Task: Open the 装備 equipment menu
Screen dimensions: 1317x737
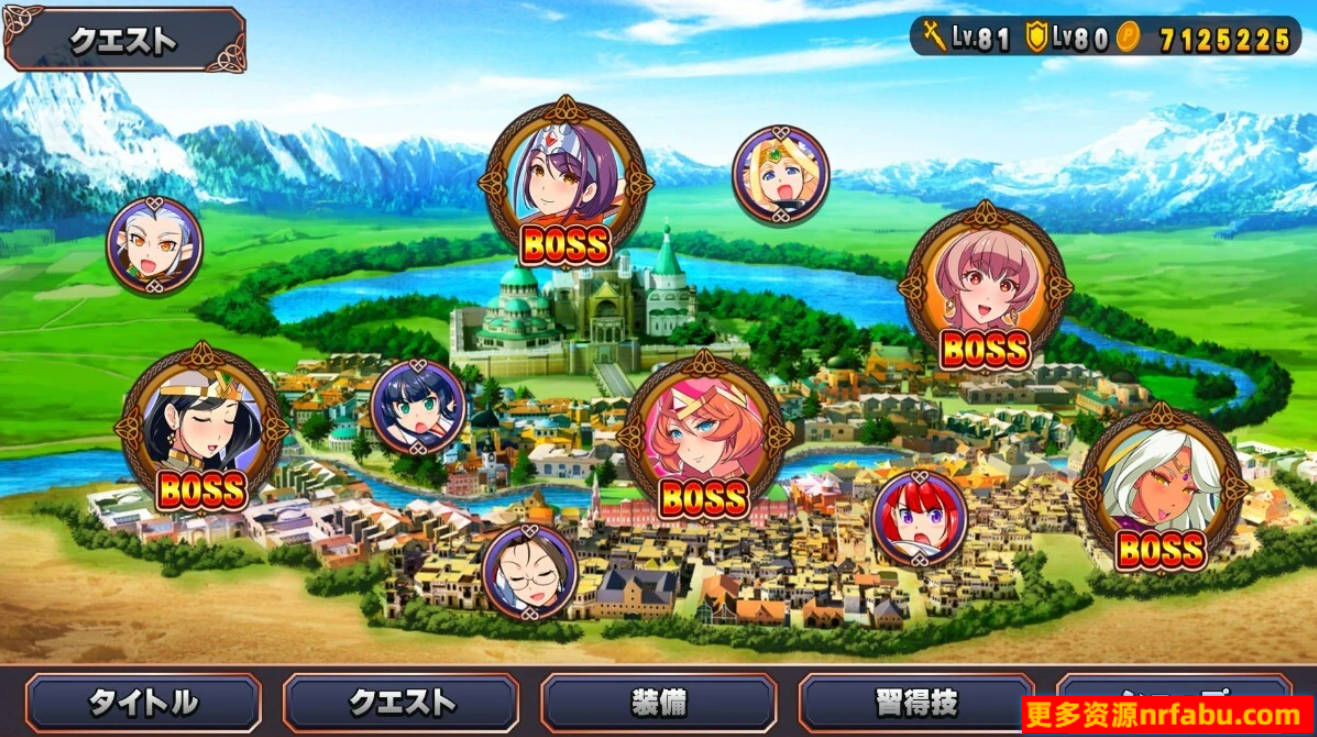Action: 658,704
